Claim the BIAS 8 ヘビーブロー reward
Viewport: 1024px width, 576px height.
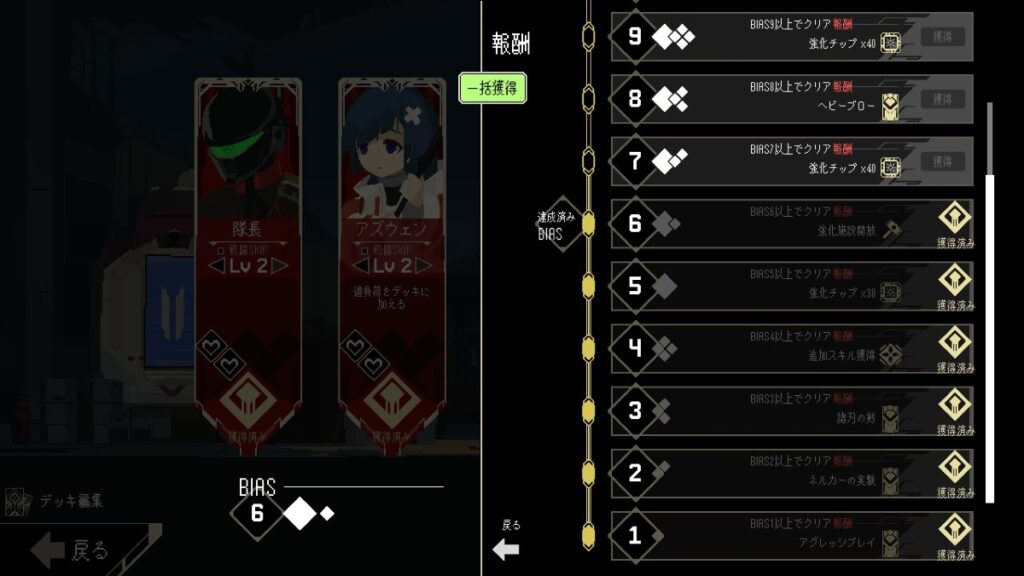943,99
